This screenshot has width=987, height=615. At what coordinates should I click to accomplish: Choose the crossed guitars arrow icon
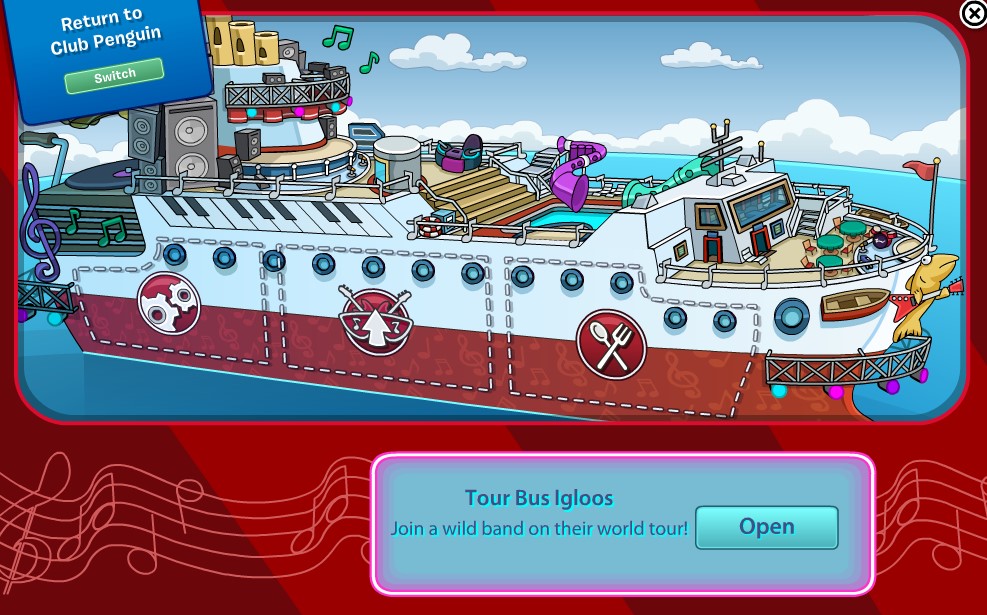[x=377, y=317]
